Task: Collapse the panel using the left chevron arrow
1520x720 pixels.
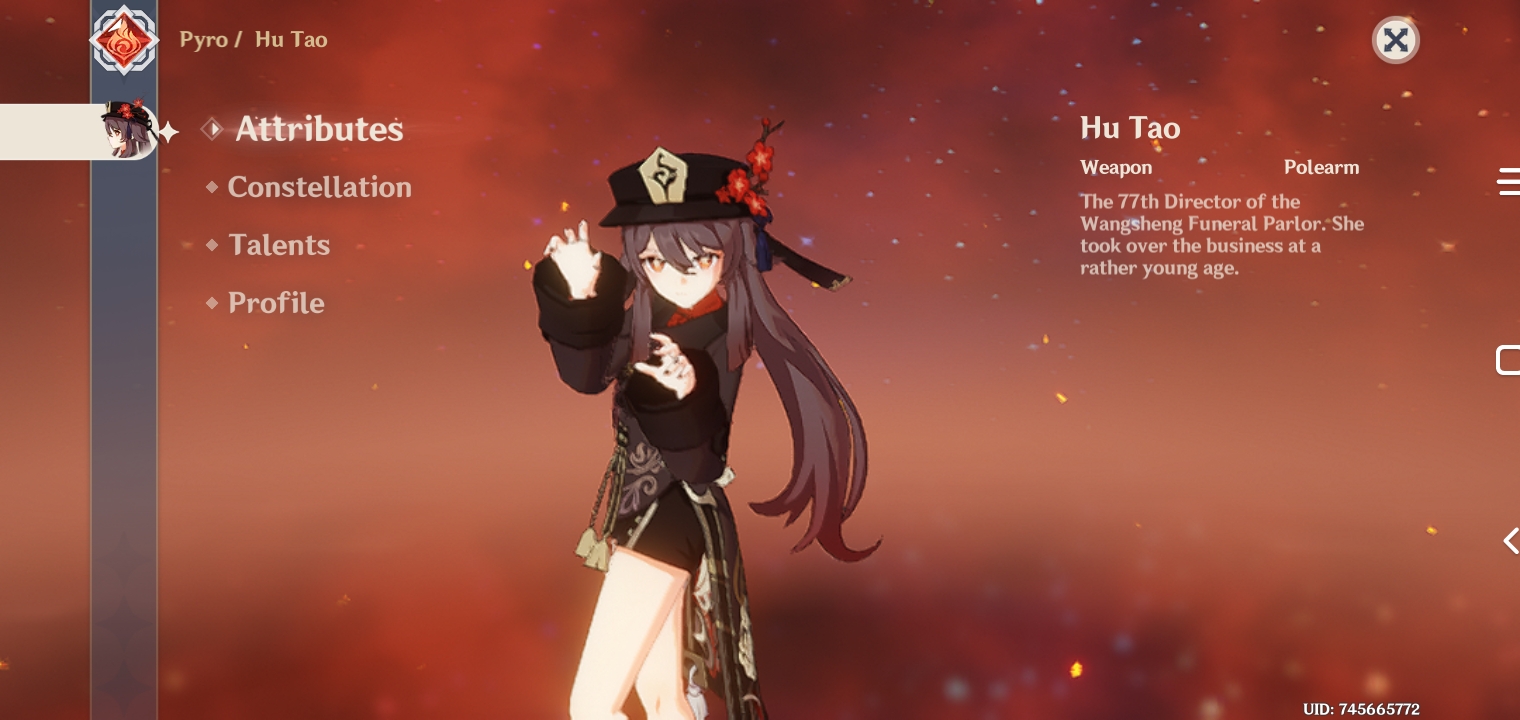Action: coord(1510,540)
